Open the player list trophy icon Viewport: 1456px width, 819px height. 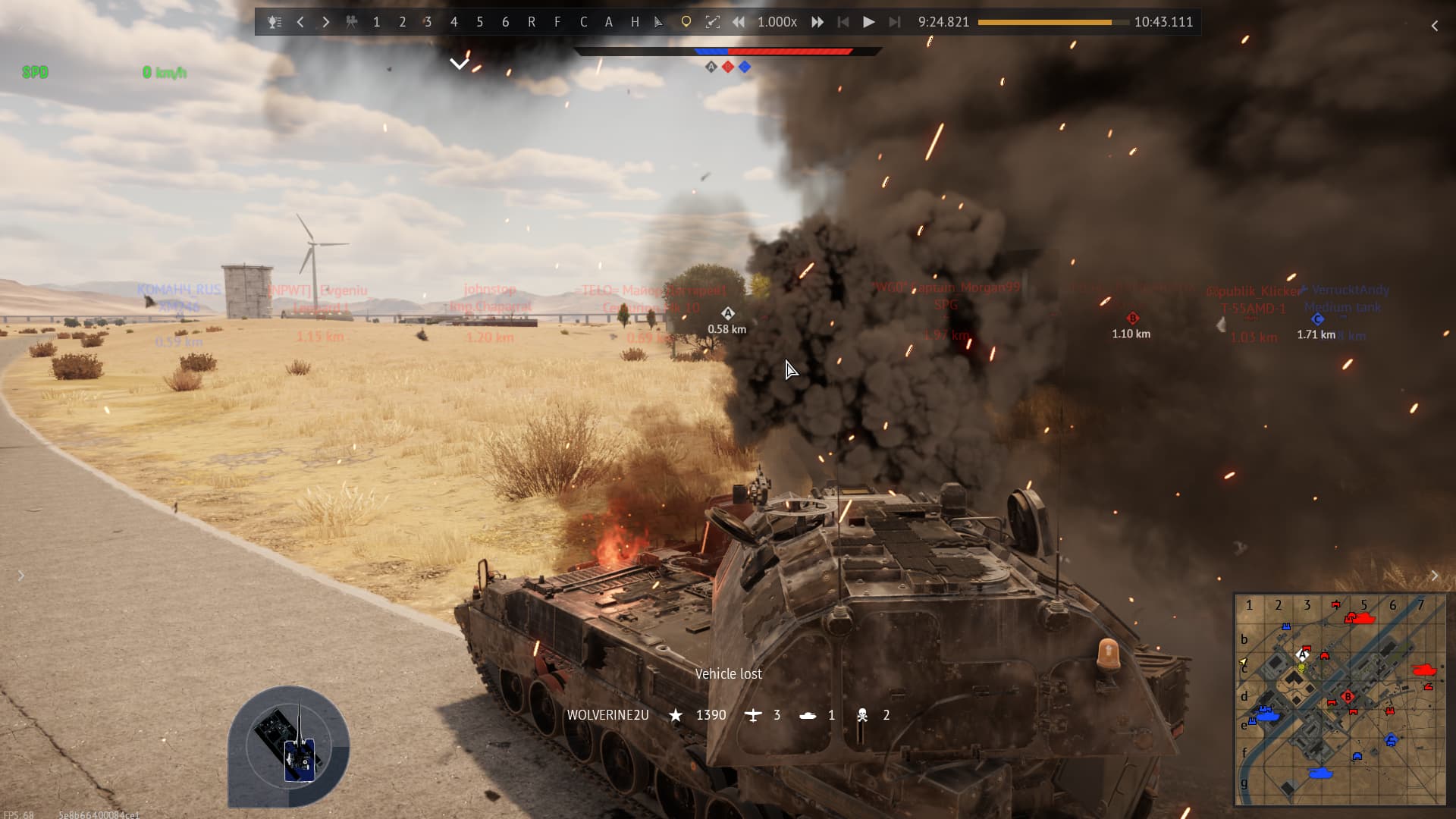click(275, 22)
